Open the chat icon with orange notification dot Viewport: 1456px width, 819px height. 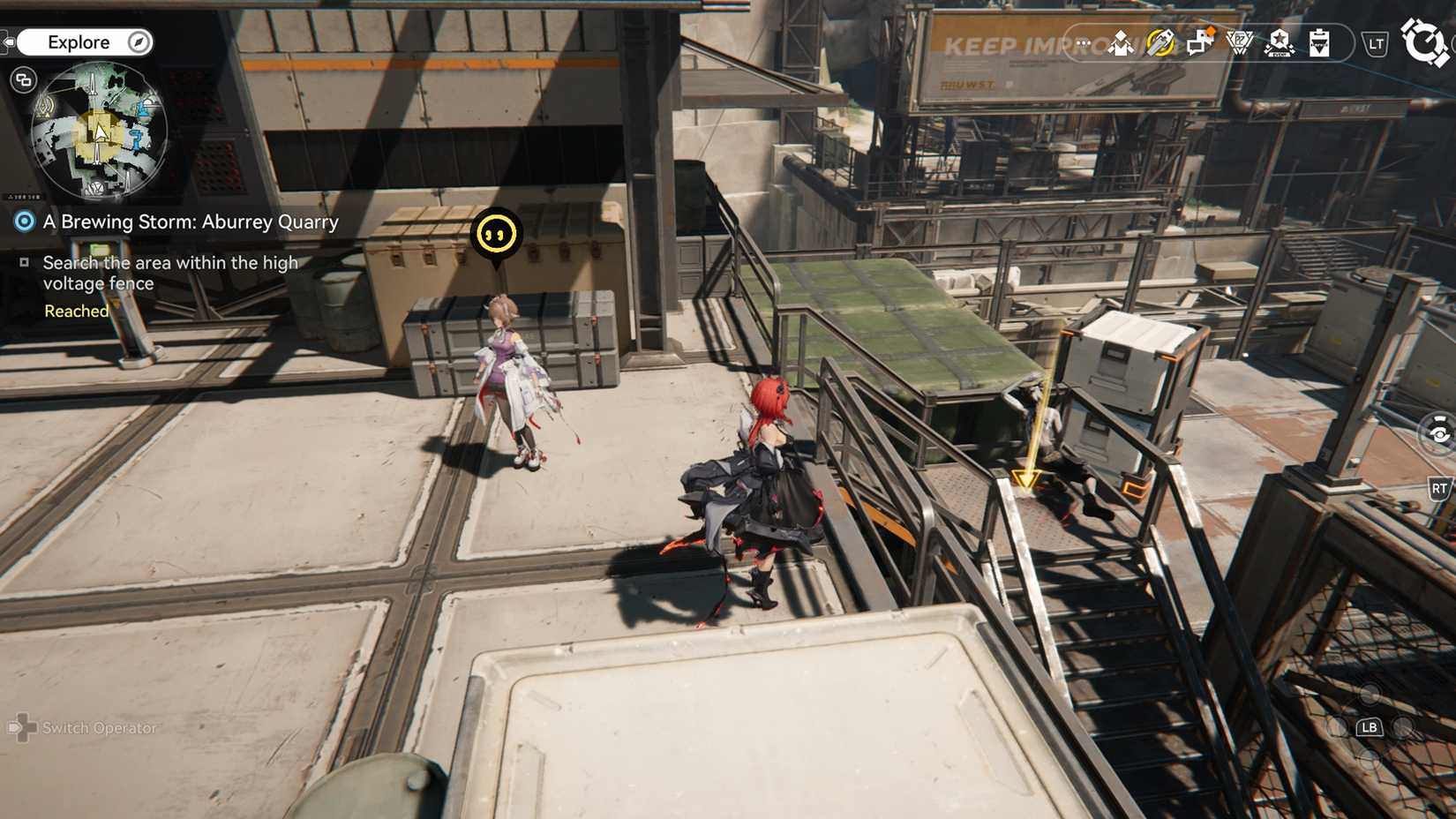pos(1198,41)
